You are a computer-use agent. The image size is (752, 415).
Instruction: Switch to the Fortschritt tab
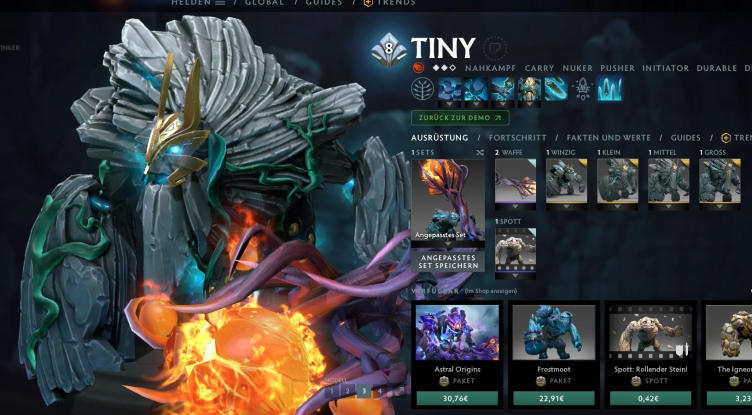[x=517, y=137]
